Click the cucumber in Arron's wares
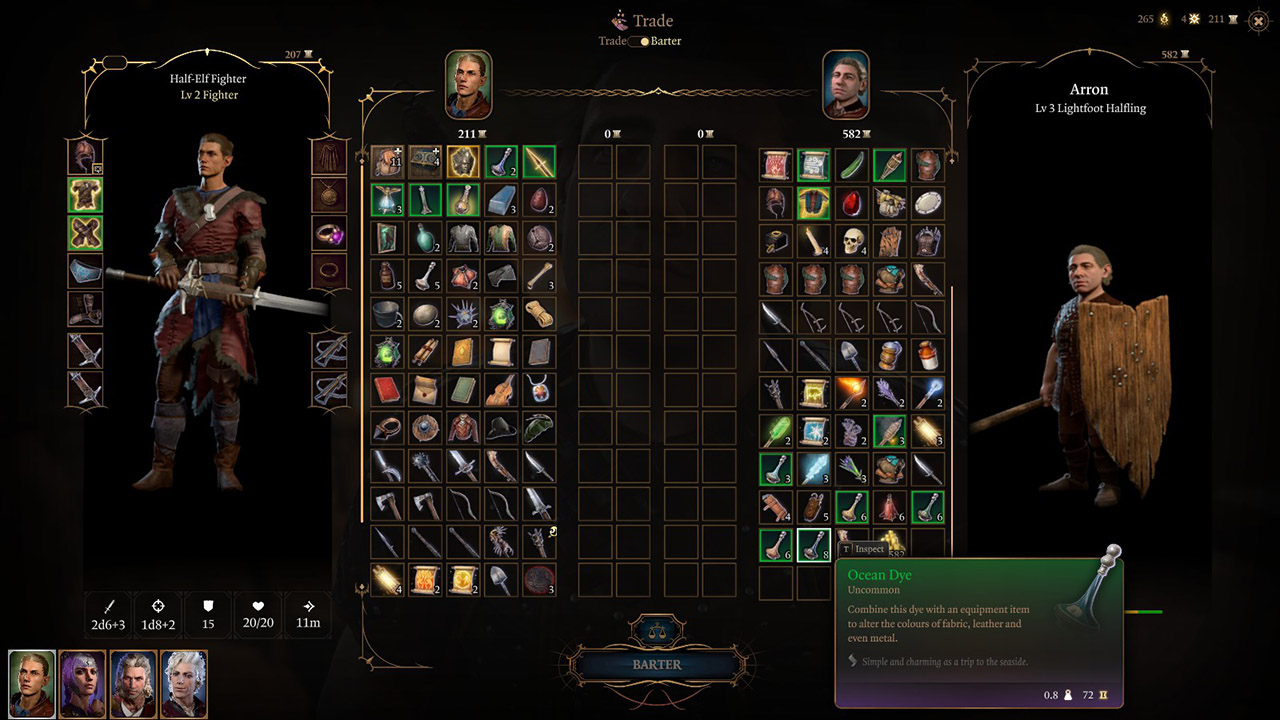This screenshot has height=720, width=1280. click(x=853, y=165)
